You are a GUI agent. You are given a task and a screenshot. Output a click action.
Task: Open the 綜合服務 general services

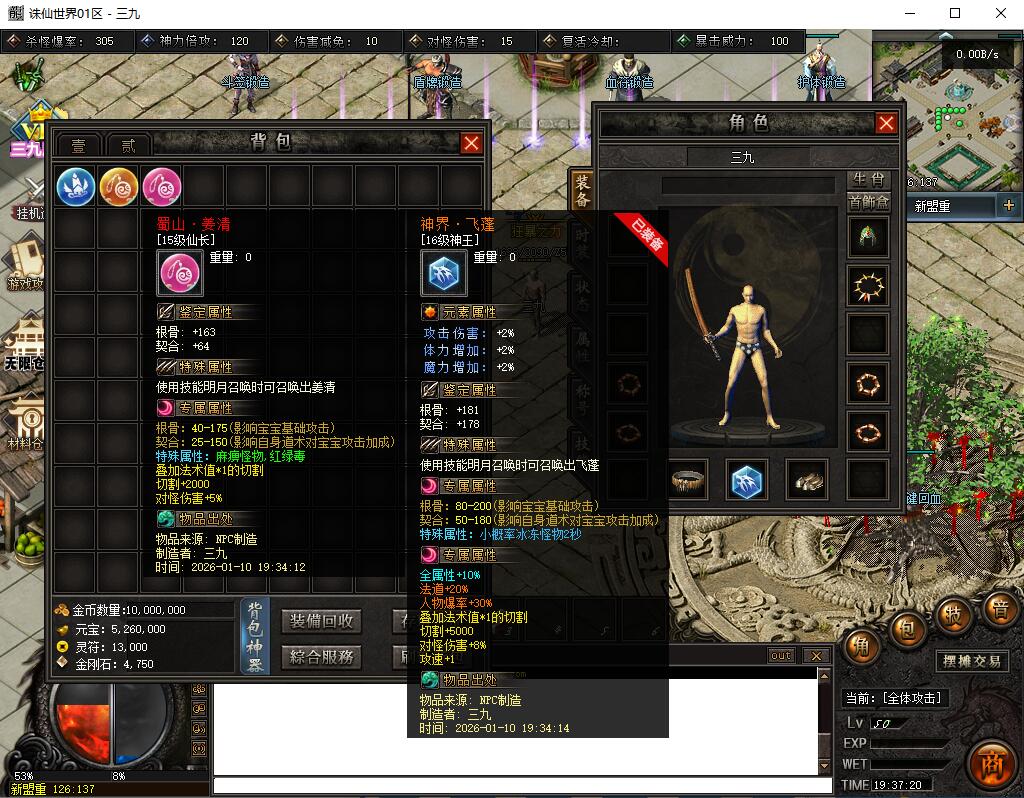coord(321,657)
